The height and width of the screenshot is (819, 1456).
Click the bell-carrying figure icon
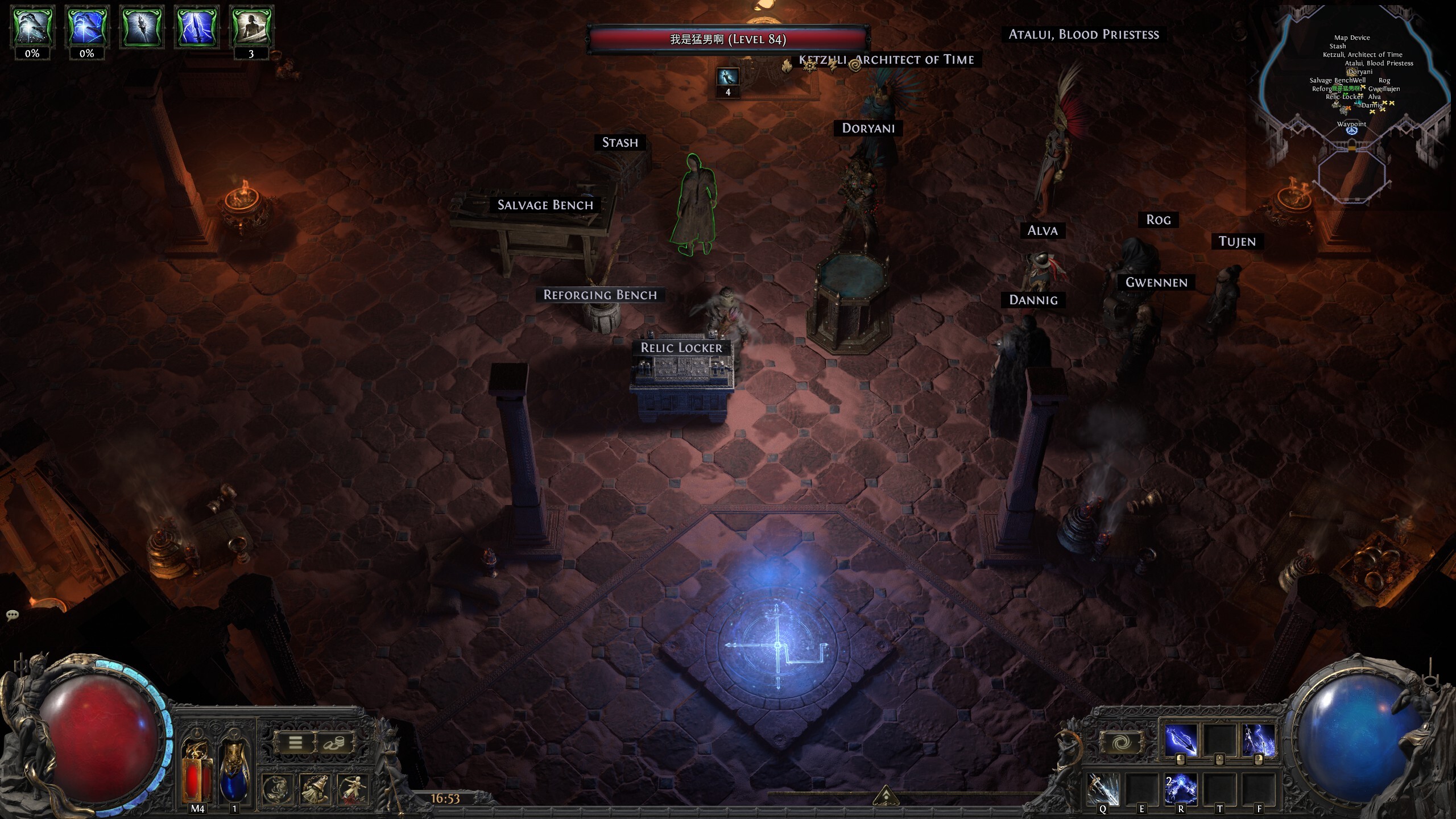click(315, 789)
